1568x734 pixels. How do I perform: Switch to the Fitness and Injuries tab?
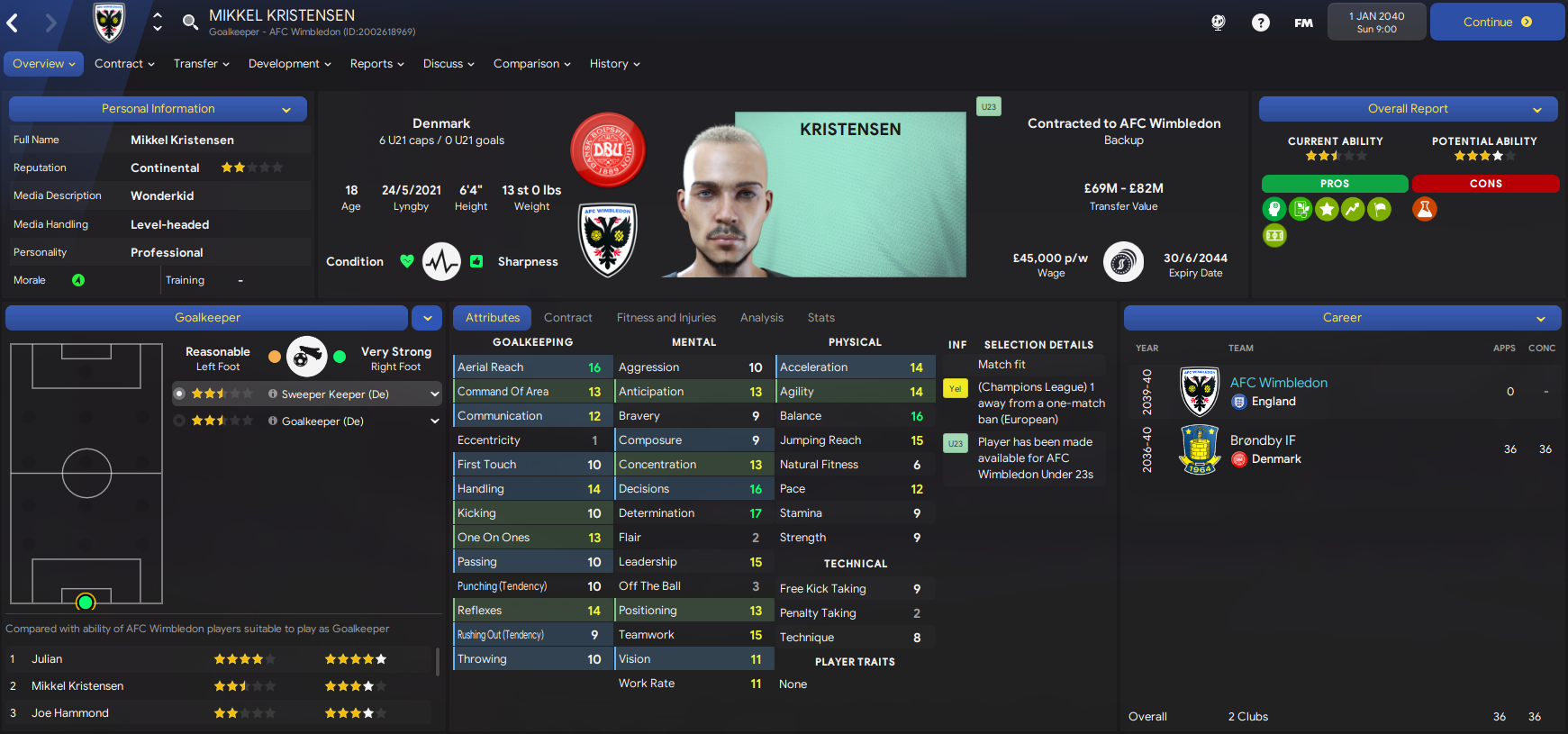(666, 318)
